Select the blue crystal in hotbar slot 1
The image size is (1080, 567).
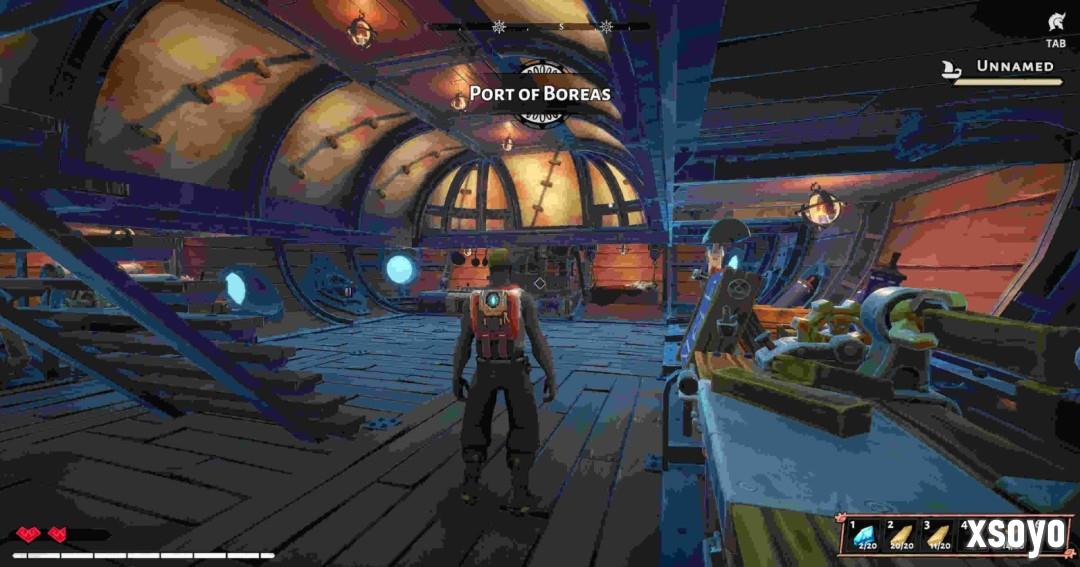click(x=861, y=535)
